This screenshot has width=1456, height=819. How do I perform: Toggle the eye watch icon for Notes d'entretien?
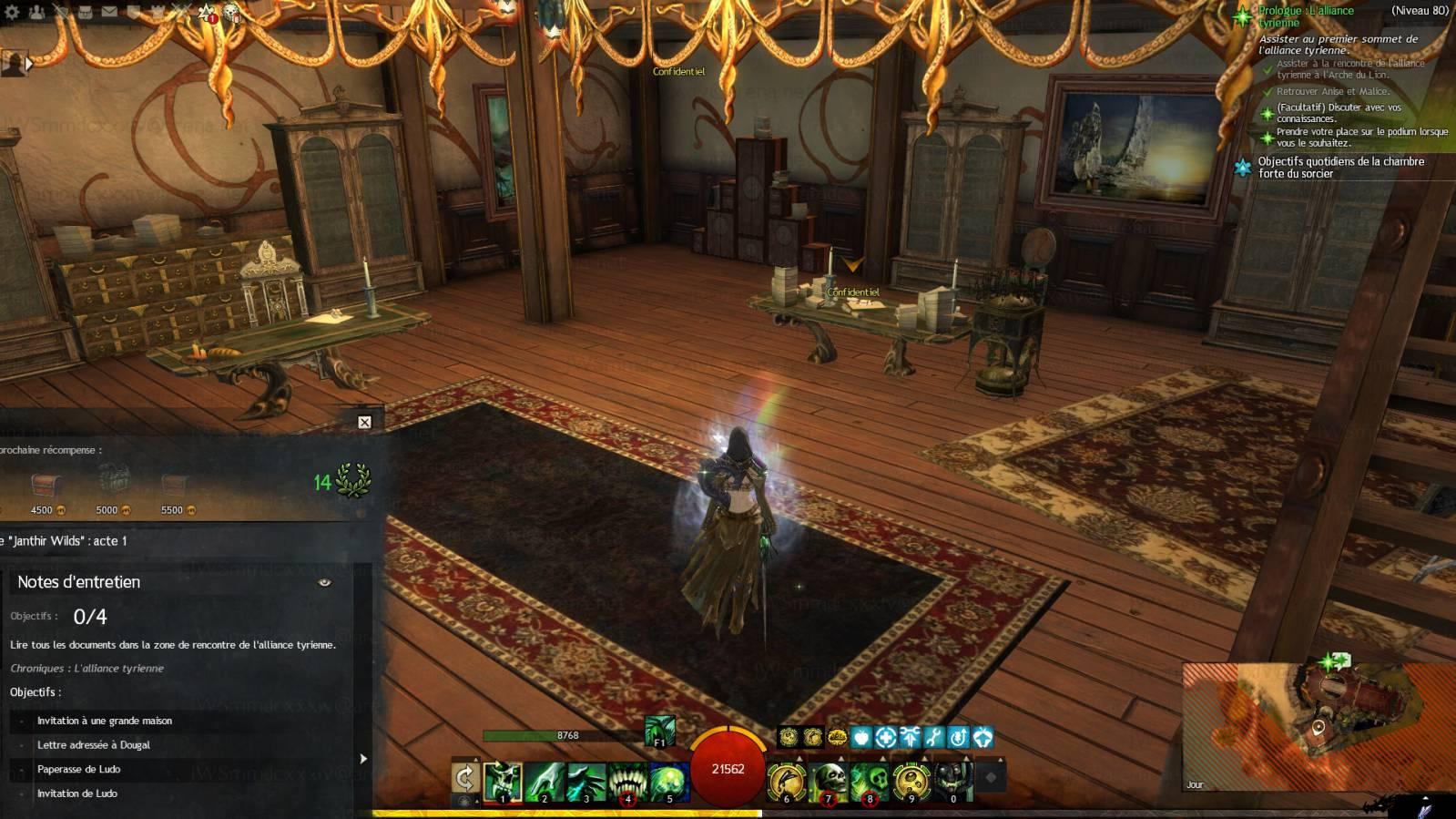pos(324,582)
